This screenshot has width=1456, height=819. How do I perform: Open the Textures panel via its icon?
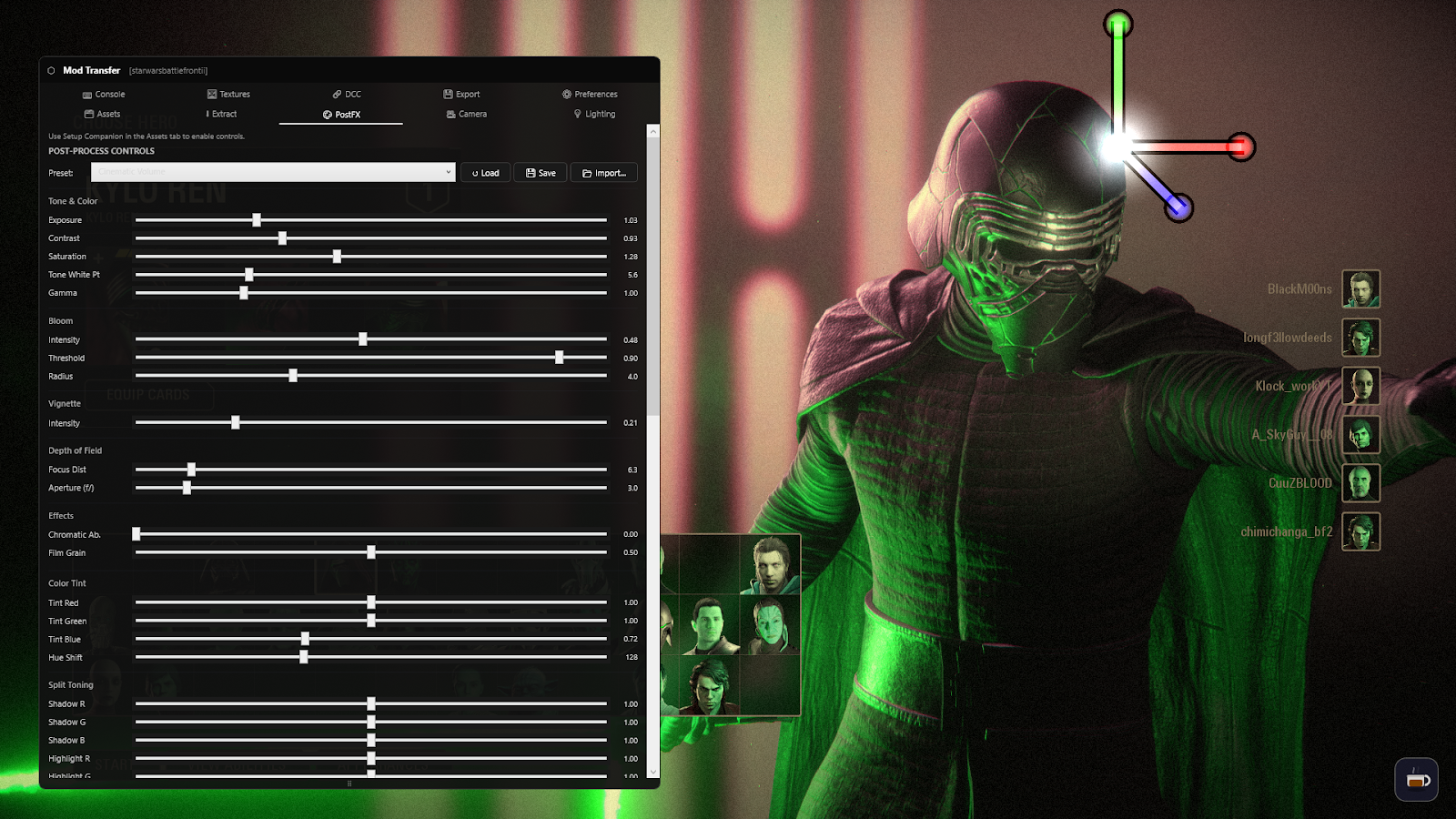click(x=211, y=94)
